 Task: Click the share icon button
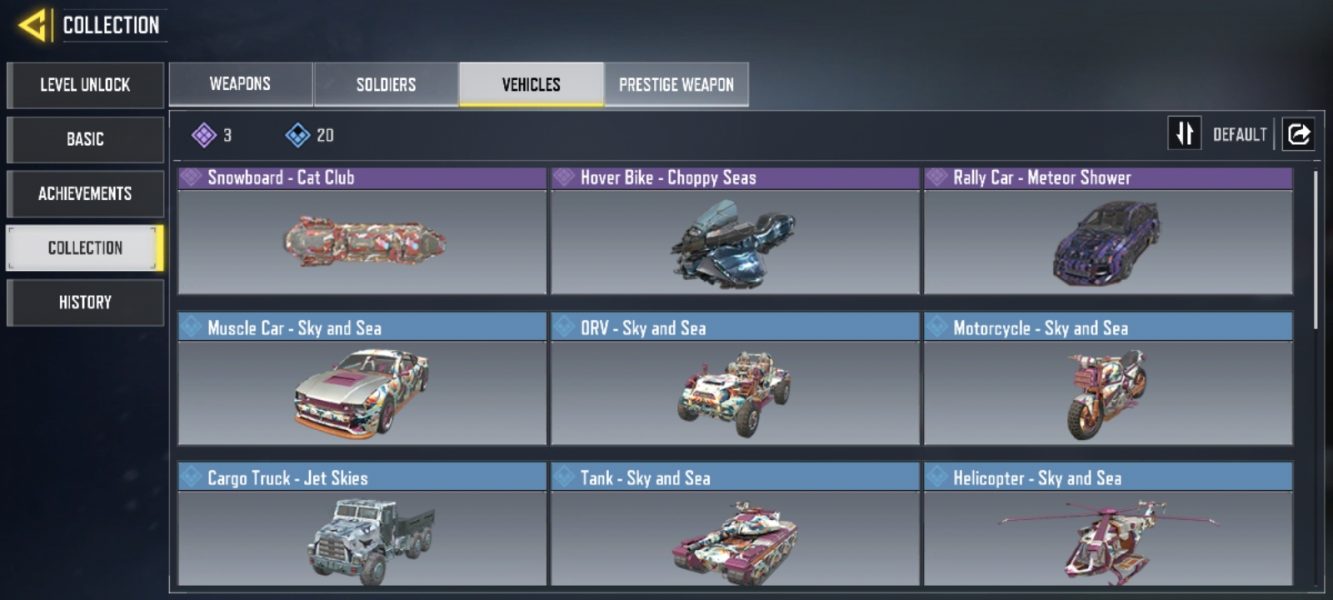[1298, 134]
